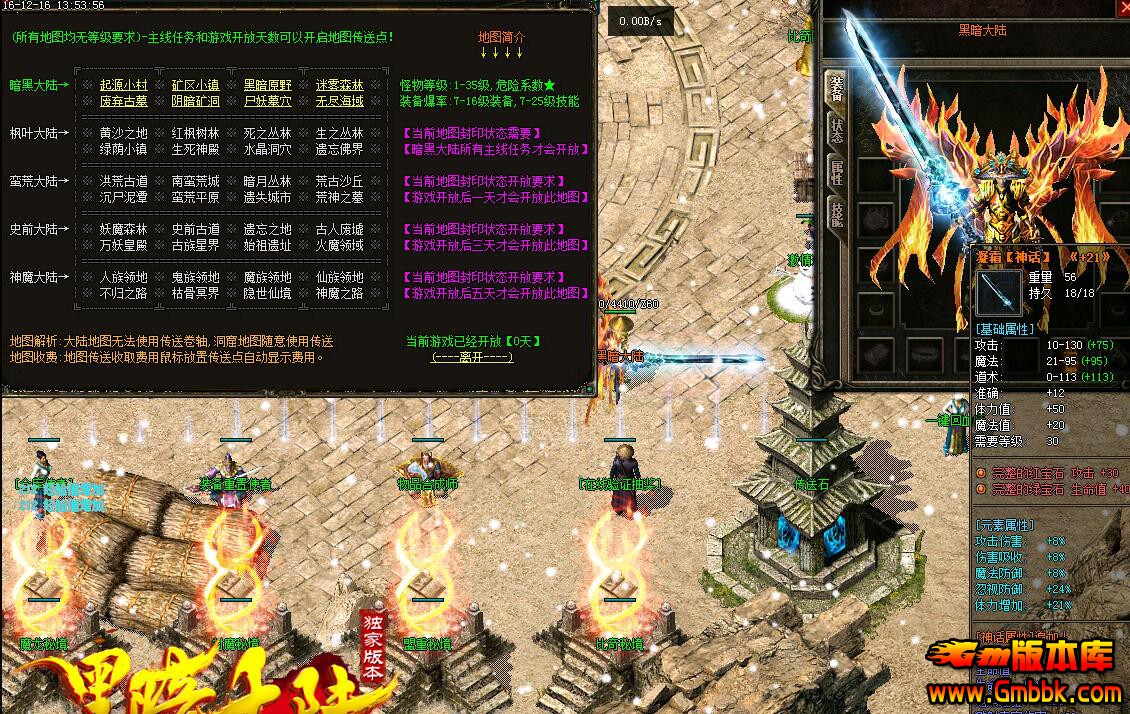Close the character equipment window
The height and width of the screenshot is (714, 1130).
pyautogui.click(x=1122, y=9)
